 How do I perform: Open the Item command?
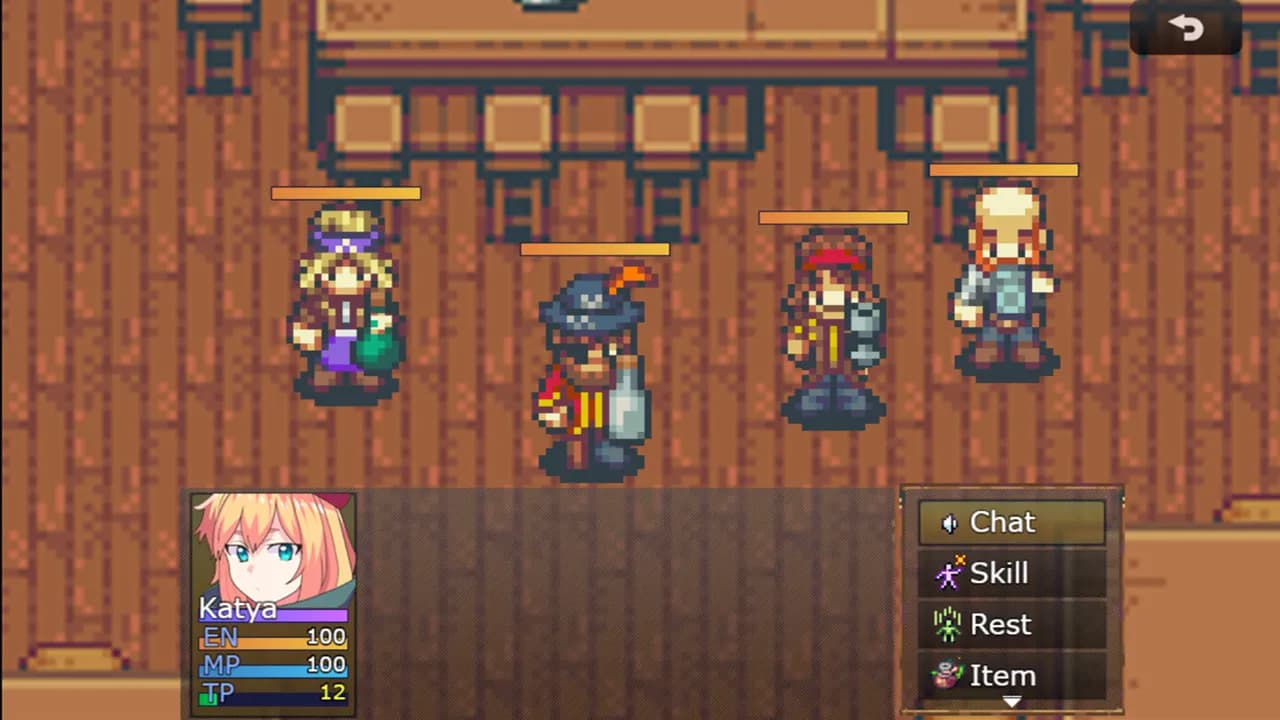[x=1003, y=675]
